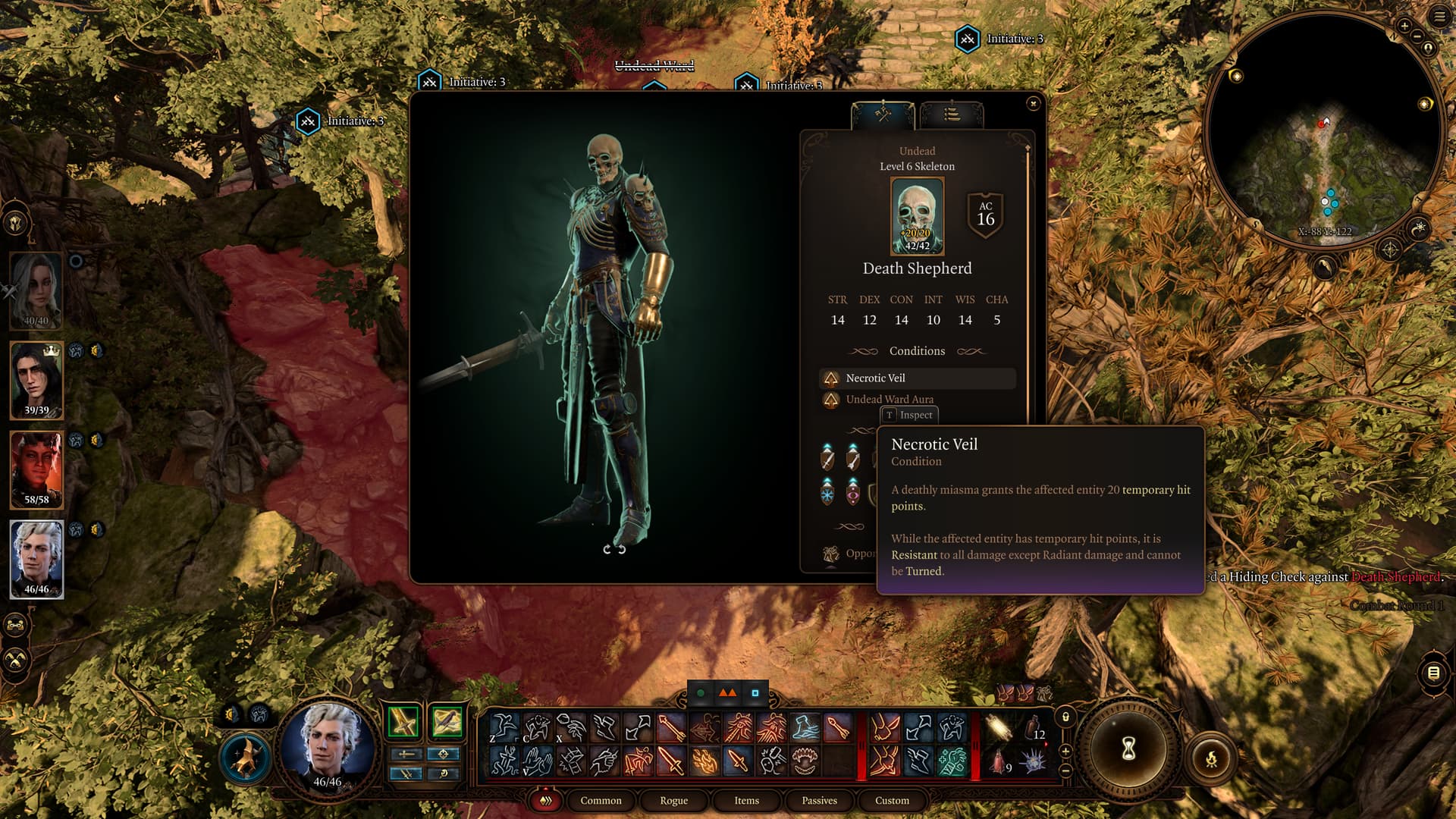1456x819 pixels.
Task: Select the ranged bow weapon slot
Action: pos(447,722)
